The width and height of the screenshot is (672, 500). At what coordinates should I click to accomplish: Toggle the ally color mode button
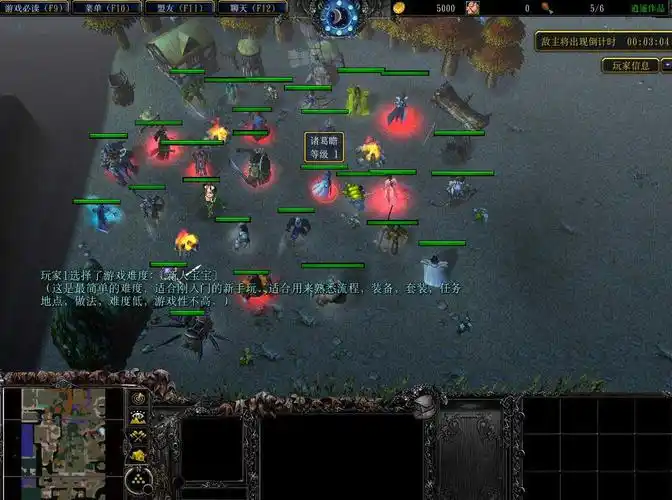point(139,436)
